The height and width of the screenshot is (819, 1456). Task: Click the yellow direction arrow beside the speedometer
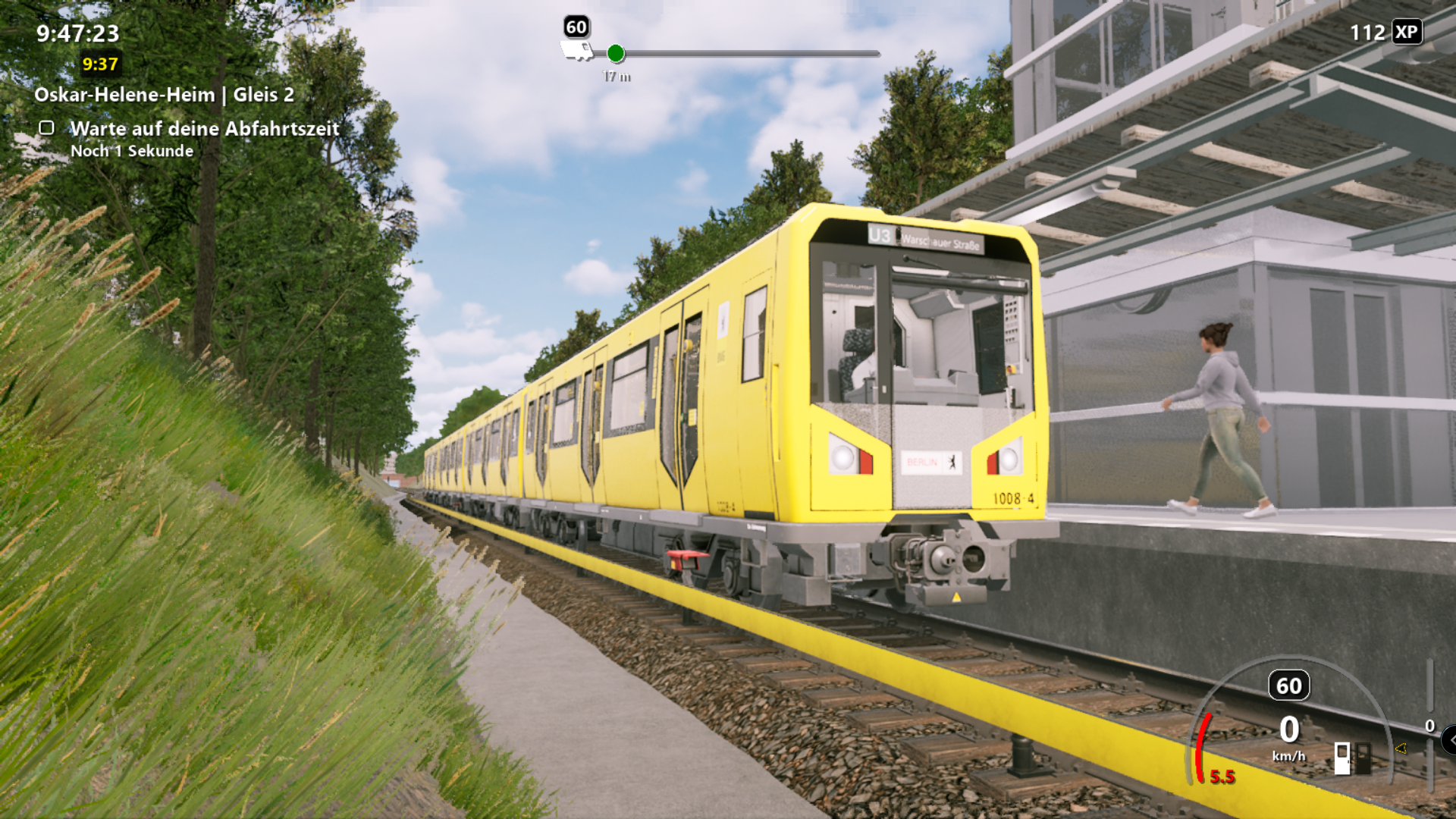click(x=1401, y=748)
